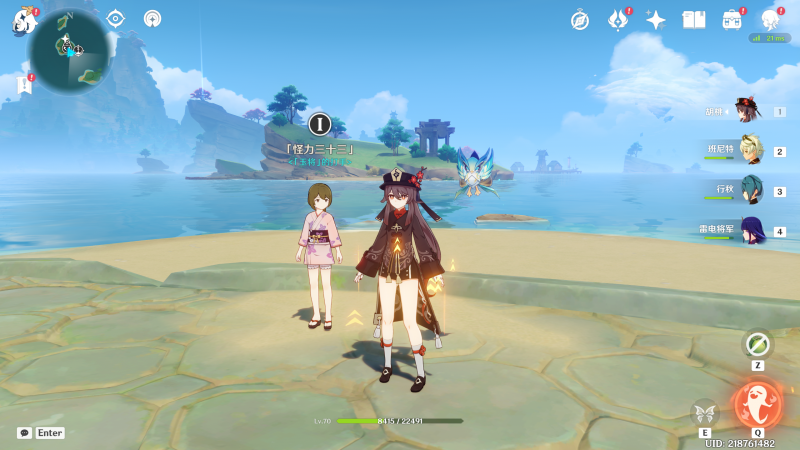This screenshot has width=800, height=450.
Task: Open the Battle Pass briefcase icon
Action: [733, 20]
